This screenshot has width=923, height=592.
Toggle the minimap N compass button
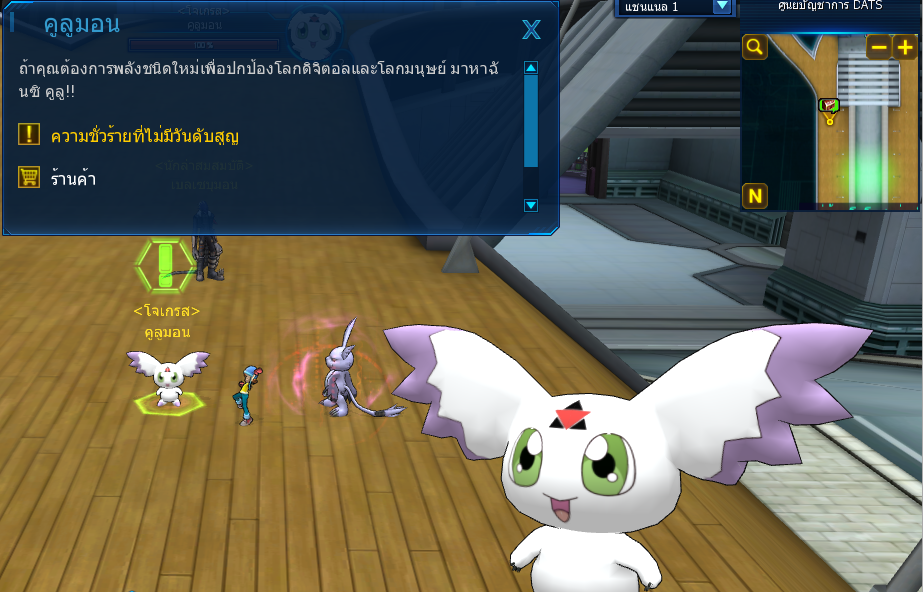coord(754,196)
